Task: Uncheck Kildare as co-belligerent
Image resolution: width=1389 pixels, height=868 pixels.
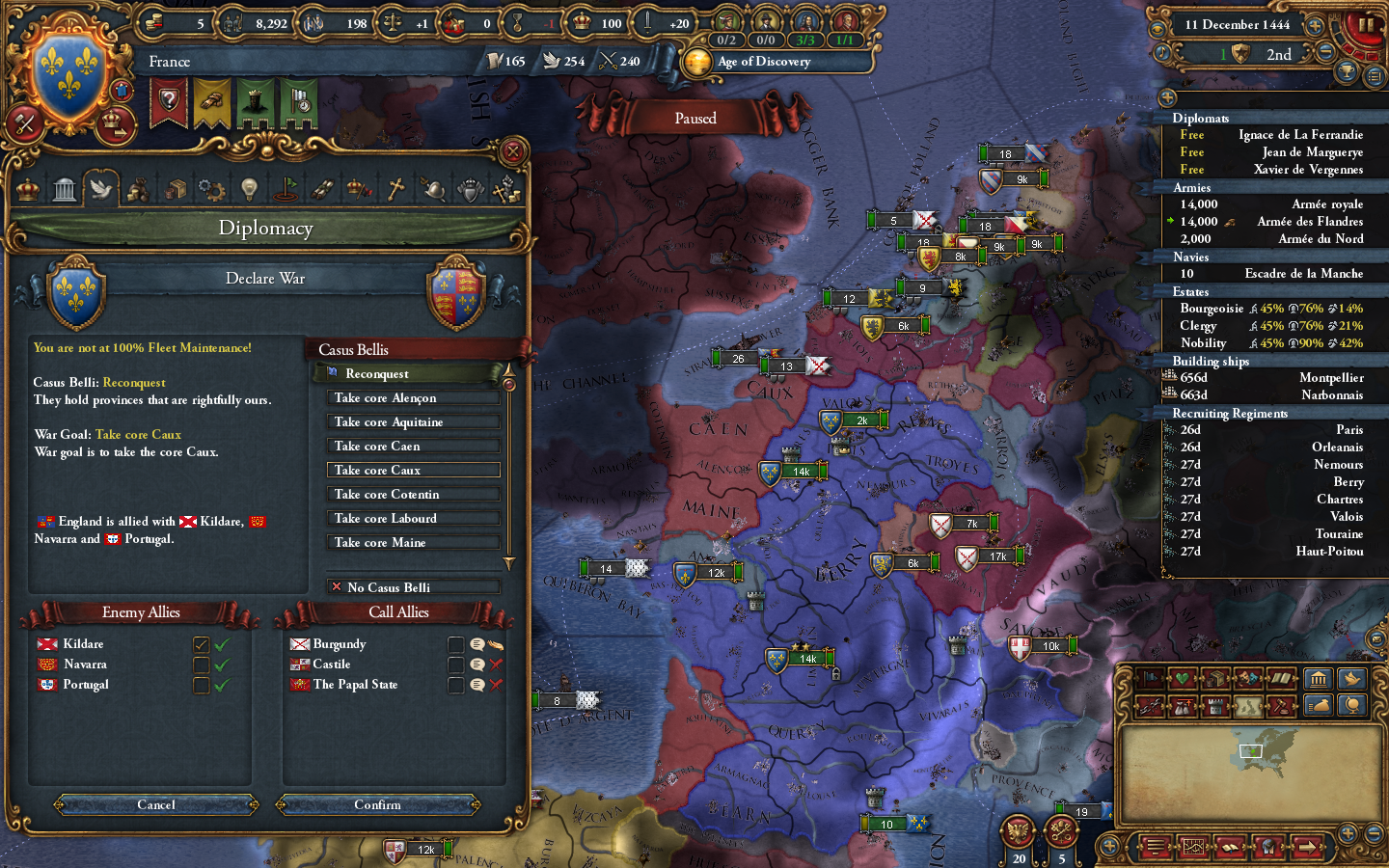Action: [201, 643]
